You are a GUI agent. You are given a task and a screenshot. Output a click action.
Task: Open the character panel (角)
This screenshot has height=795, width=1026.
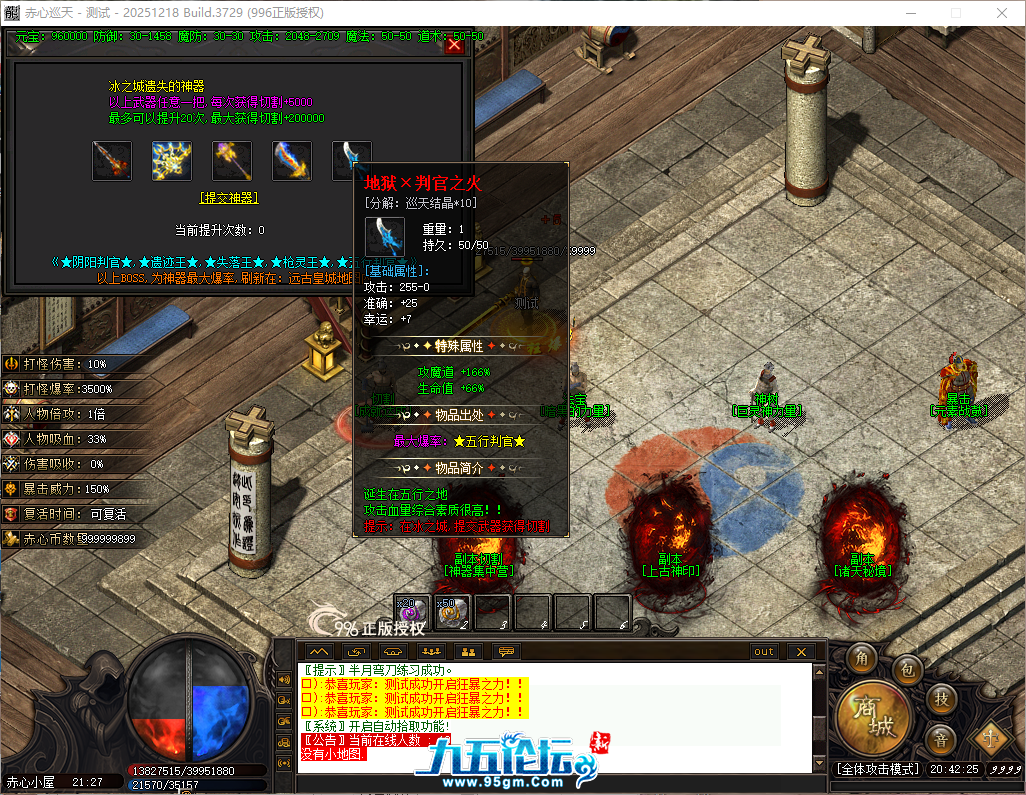click(862, 658)
